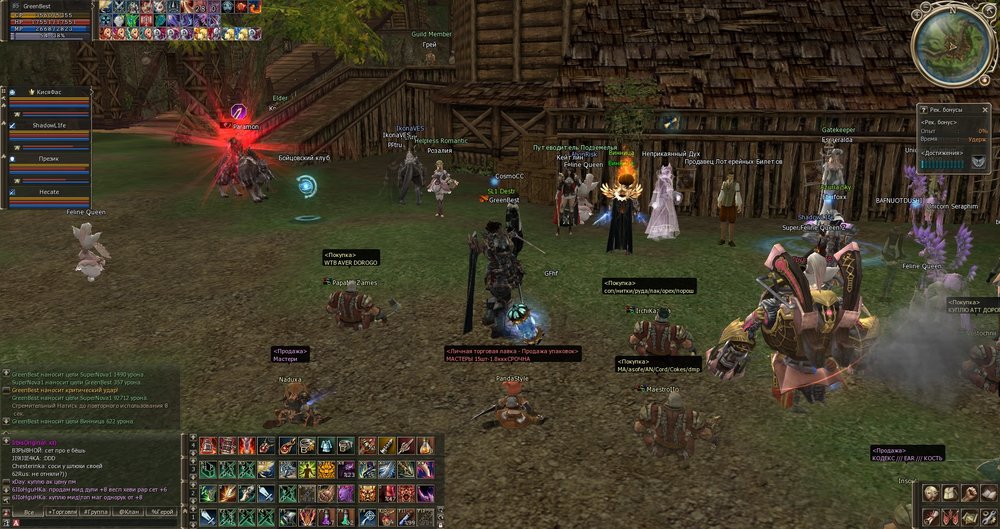The height and width of the screenshot is (529, 1000).
Task: Open the +Торговля trade chat tab
Action: pyautogui.click(x=63, y=512)
